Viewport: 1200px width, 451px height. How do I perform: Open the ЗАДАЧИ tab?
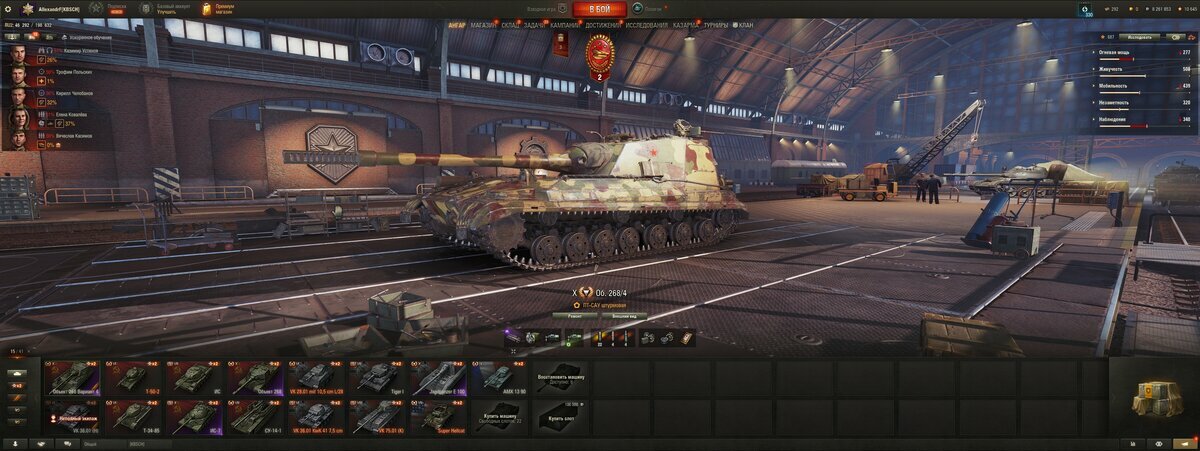pos(535,25)
